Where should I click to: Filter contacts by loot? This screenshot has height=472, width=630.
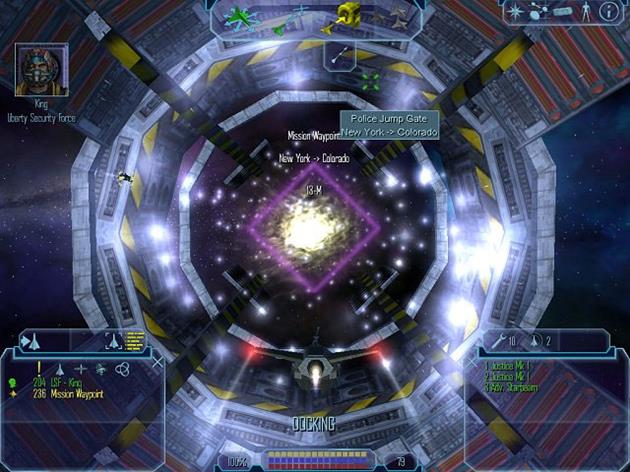tap(100, 369)
